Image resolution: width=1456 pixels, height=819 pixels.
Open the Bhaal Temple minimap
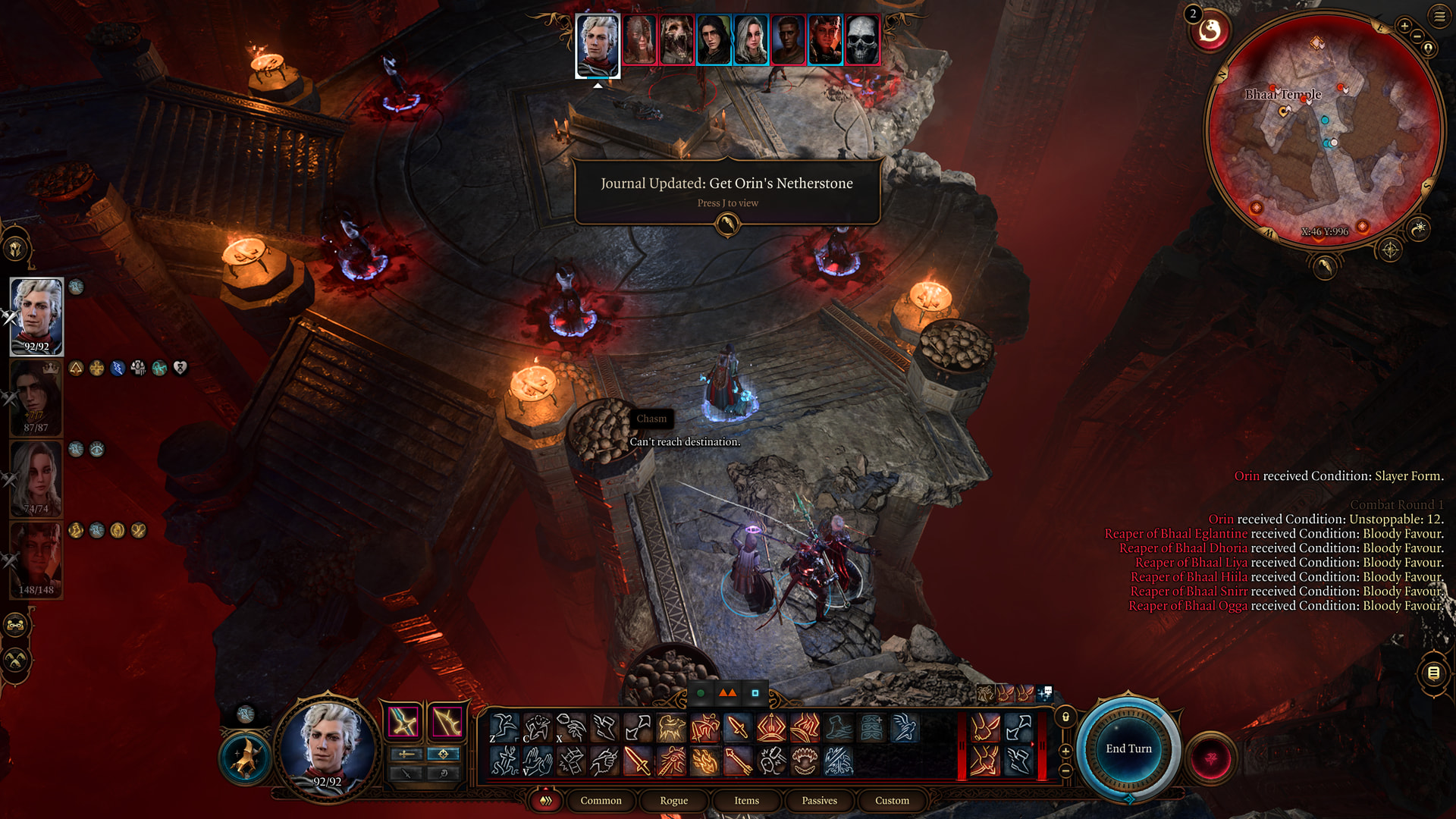pos(1323,129)
